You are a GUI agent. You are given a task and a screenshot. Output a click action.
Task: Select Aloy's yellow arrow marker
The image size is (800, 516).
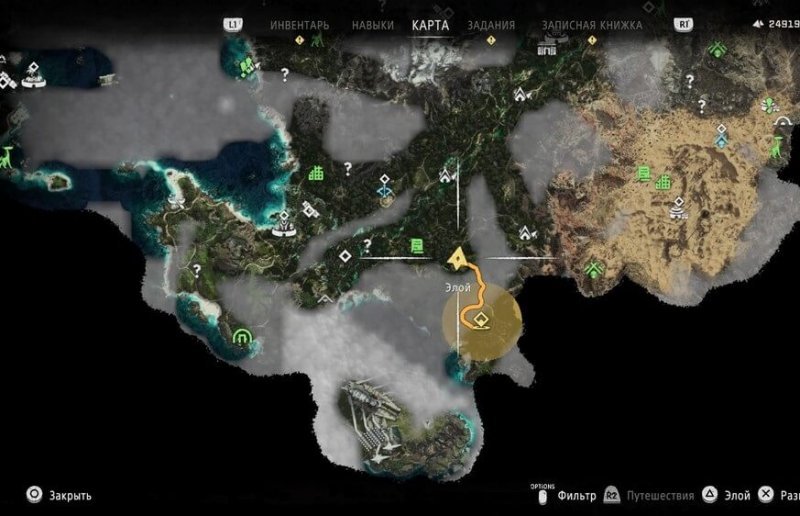(458, 259)
